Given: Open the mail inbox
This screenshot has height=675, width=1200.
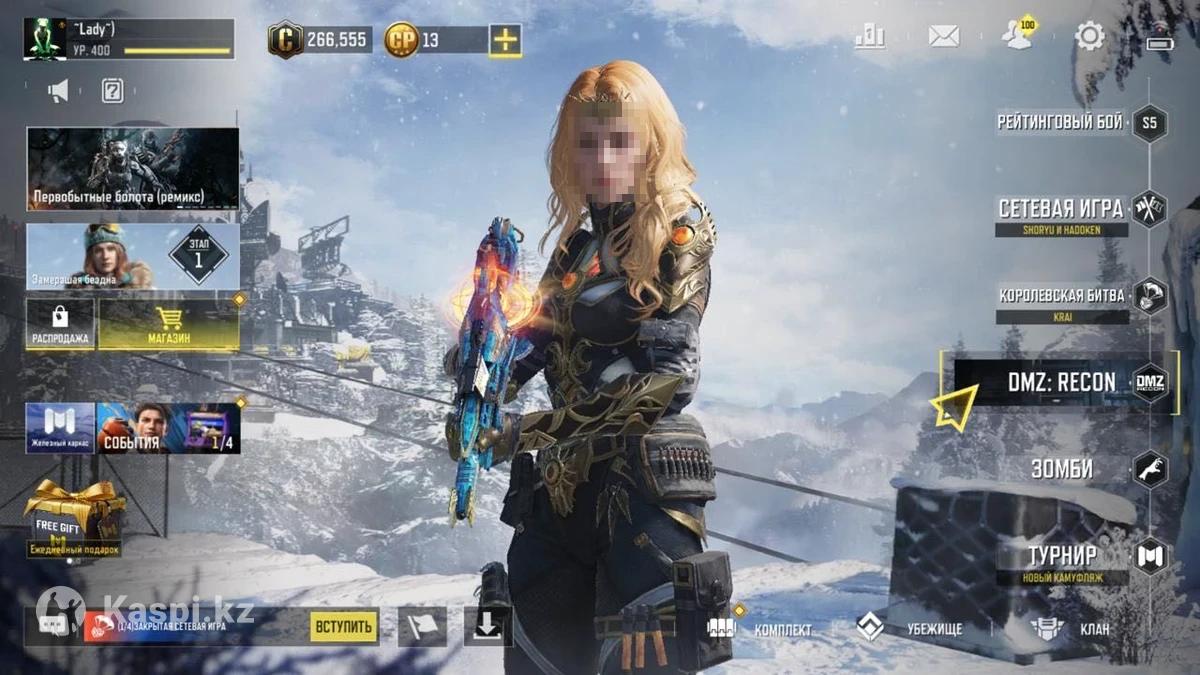Looking at the screenshot, I should [943, 37].
